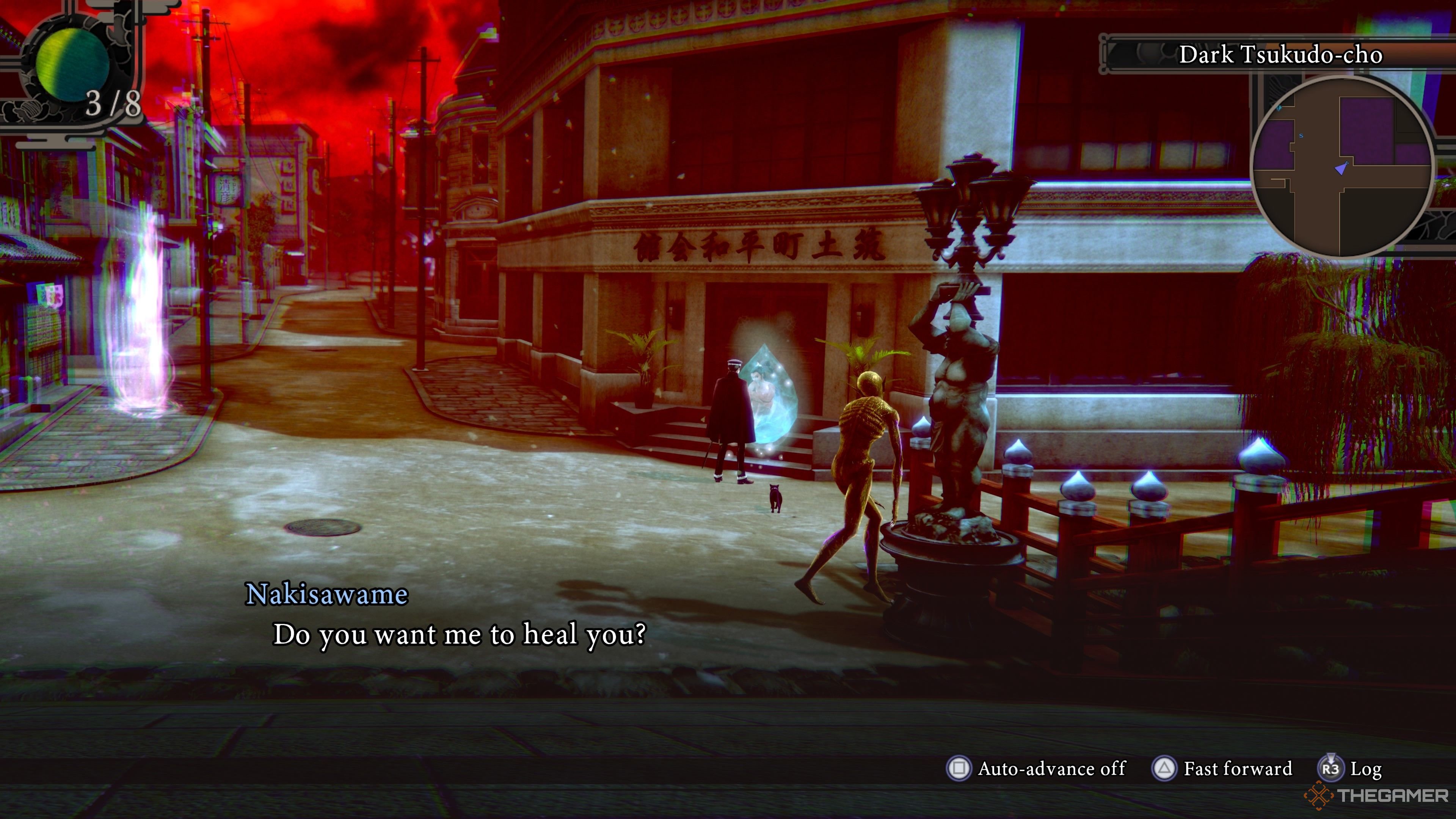Select the blue player arrow on the minimap
Viewport: 1456px width, 819px height.
click(1341, 168)
